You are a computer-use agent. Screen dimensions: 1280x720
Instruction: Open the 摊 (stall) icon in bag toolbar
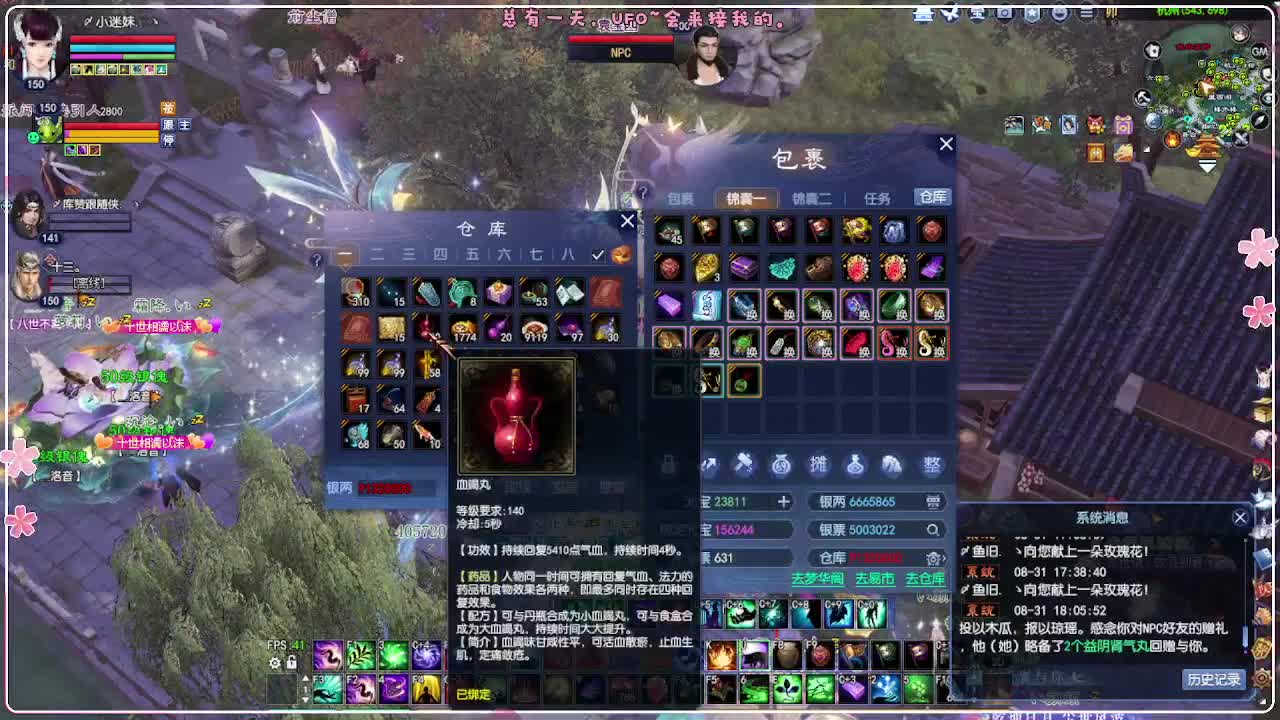[819, 465]
